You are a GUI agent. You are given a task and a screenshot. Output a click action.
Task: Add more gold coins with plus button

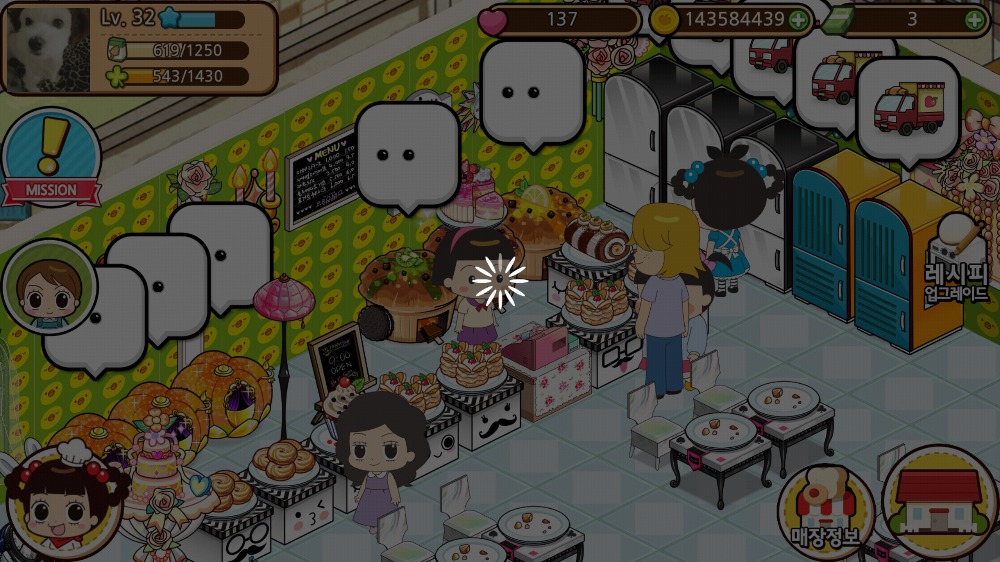(x=798, y=19)
